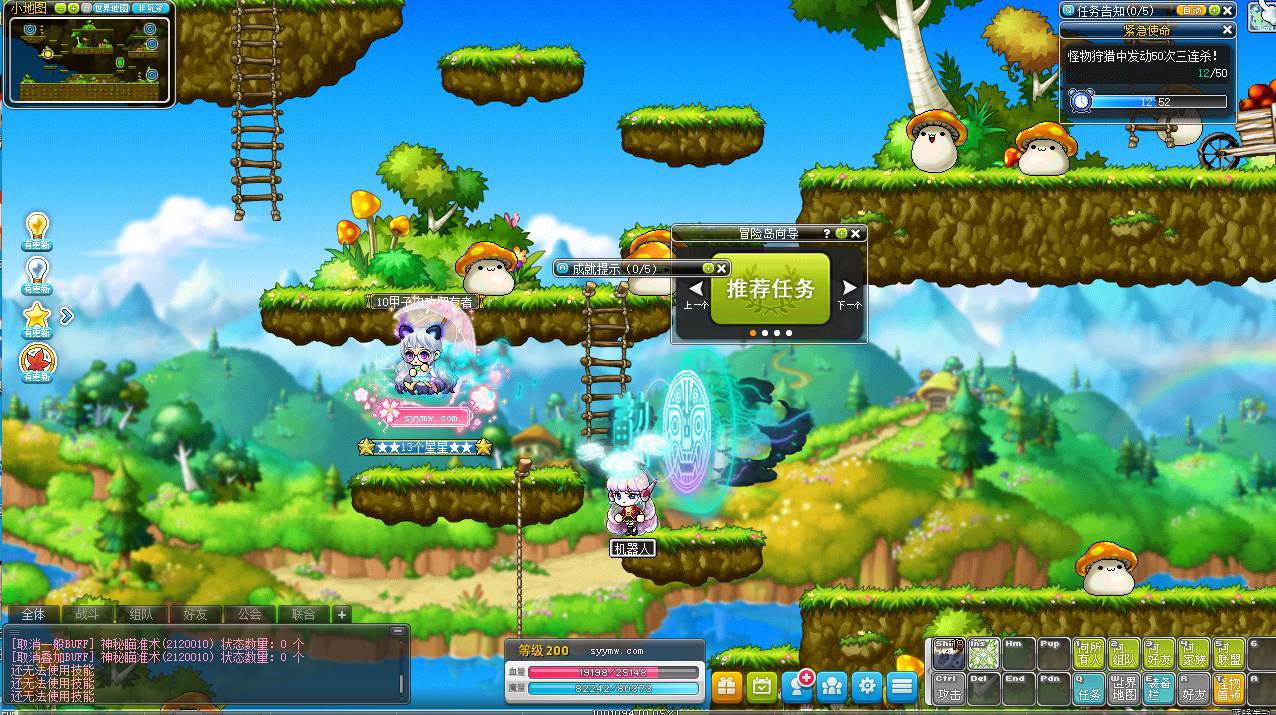Go to the previous guide page (上一个)
The height and width of the screenshot is (715, 1276).
(696, 294)
